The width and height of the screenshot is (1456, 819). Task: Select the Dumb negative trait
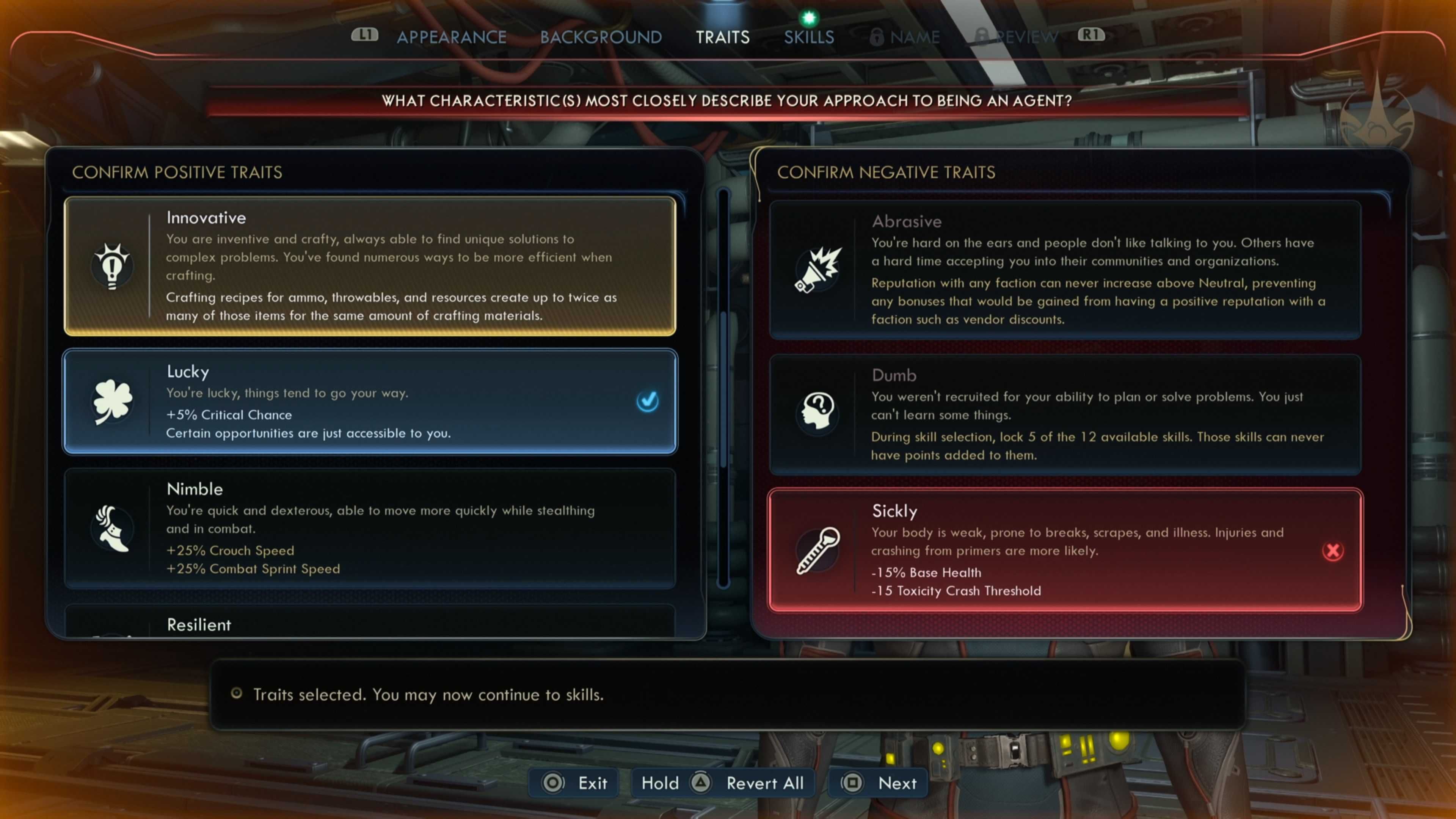[1065, 414]
